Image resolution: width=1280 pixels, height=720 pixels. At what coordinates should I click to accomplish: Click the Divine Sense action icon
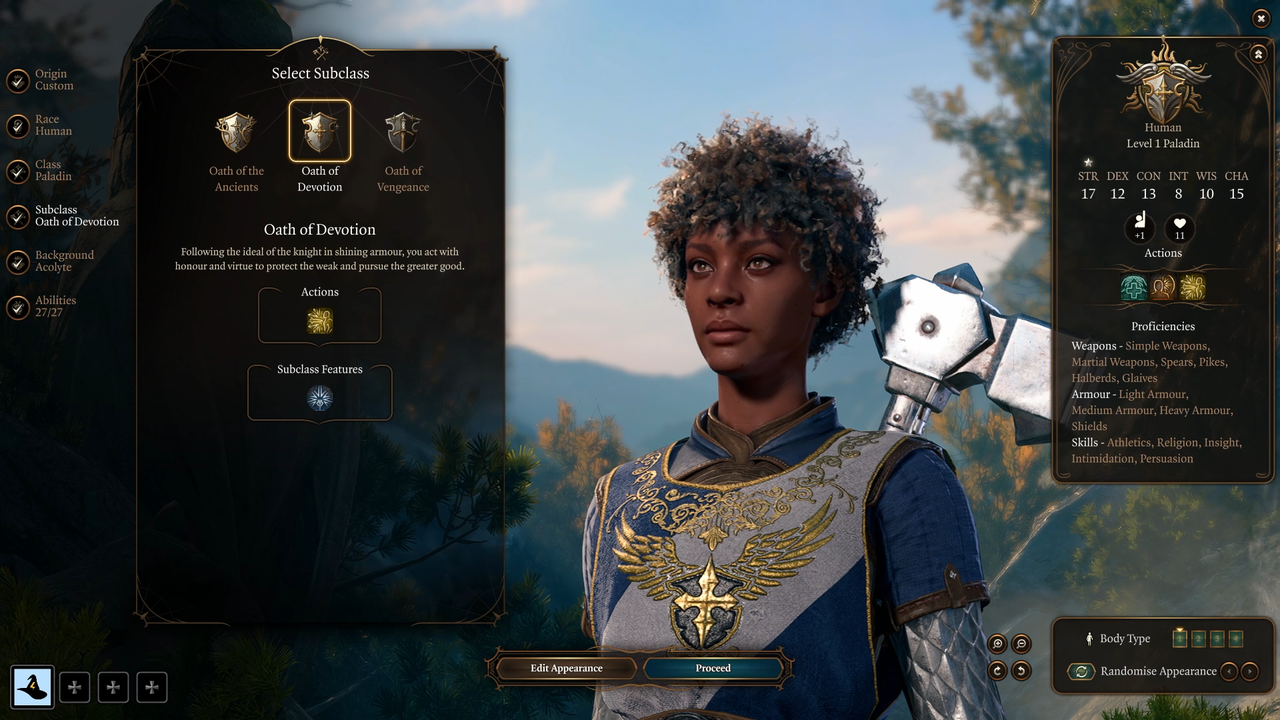(1163, 287)
